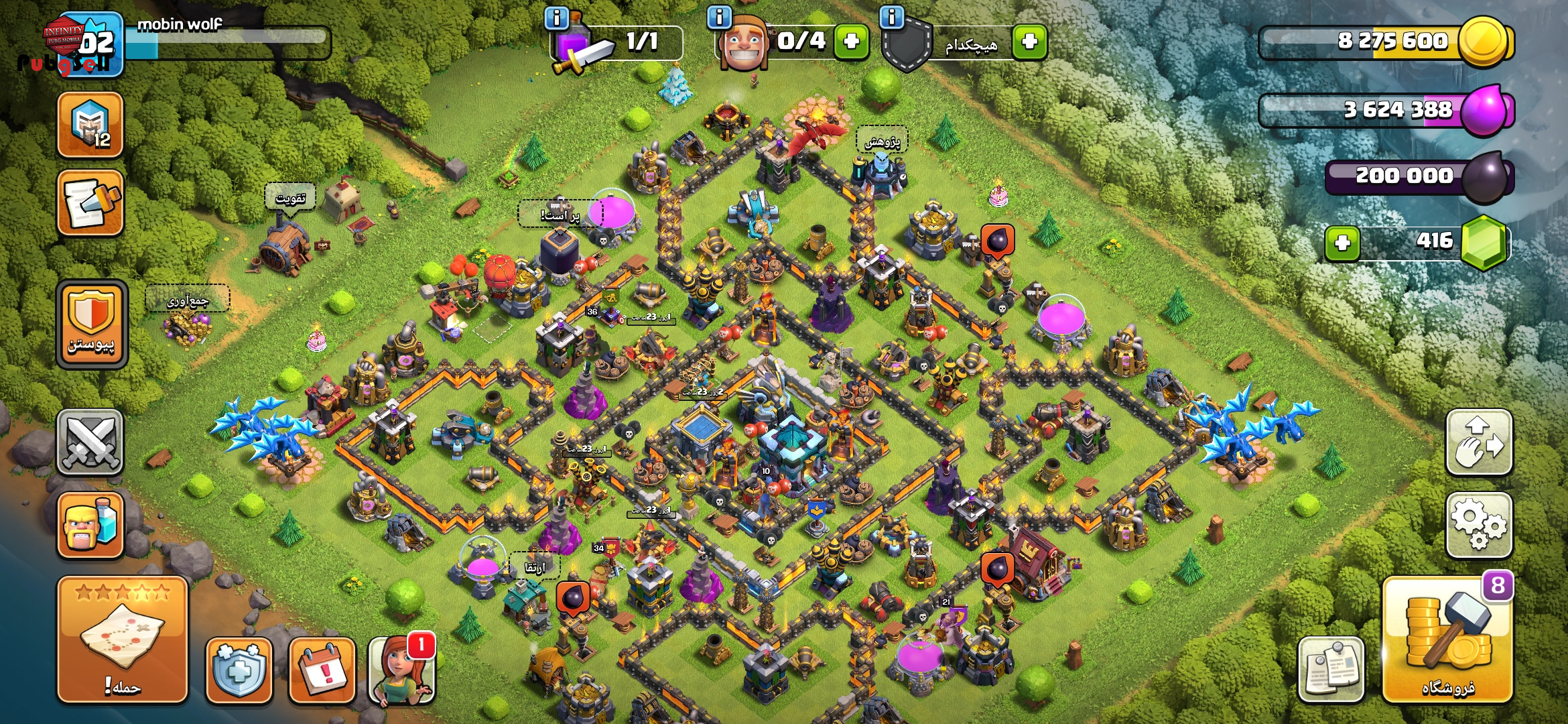Viewport: 1568px width, 724px height.
Task: Show info on the laboratory sword status
Action: click(x=557, y=18)
